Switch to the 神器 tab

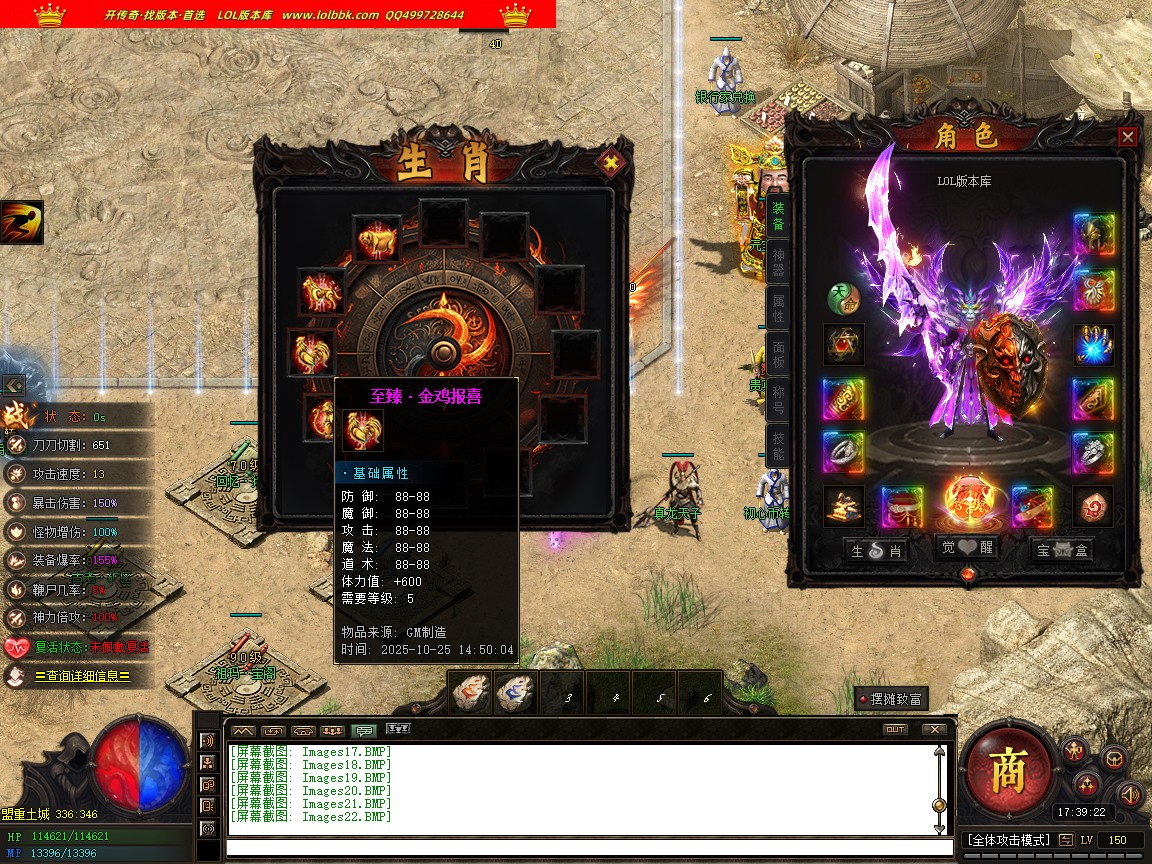click(778, 265)
